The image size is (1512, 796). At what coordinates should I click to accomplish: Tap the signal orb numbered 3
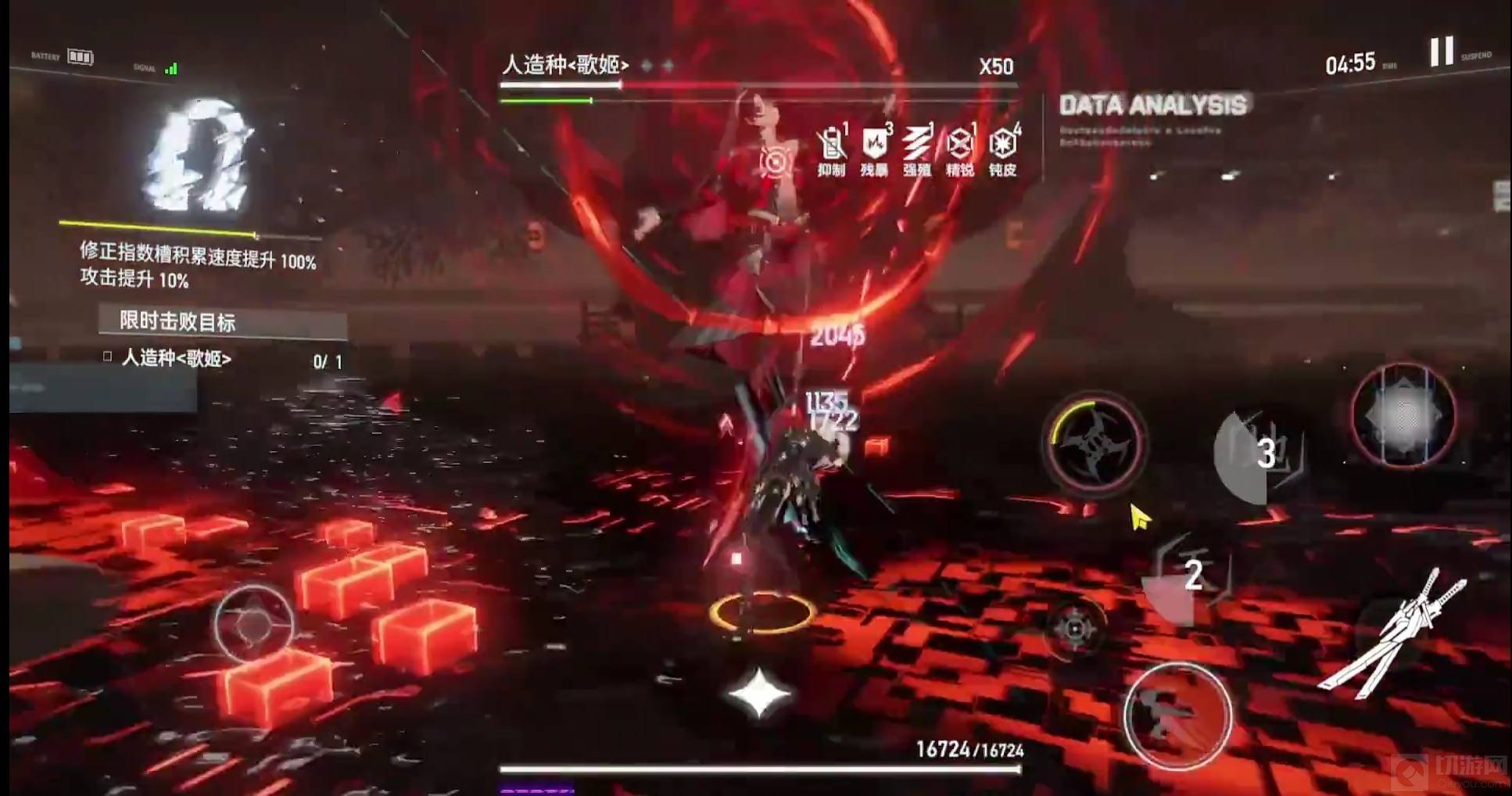[1259, 454]
